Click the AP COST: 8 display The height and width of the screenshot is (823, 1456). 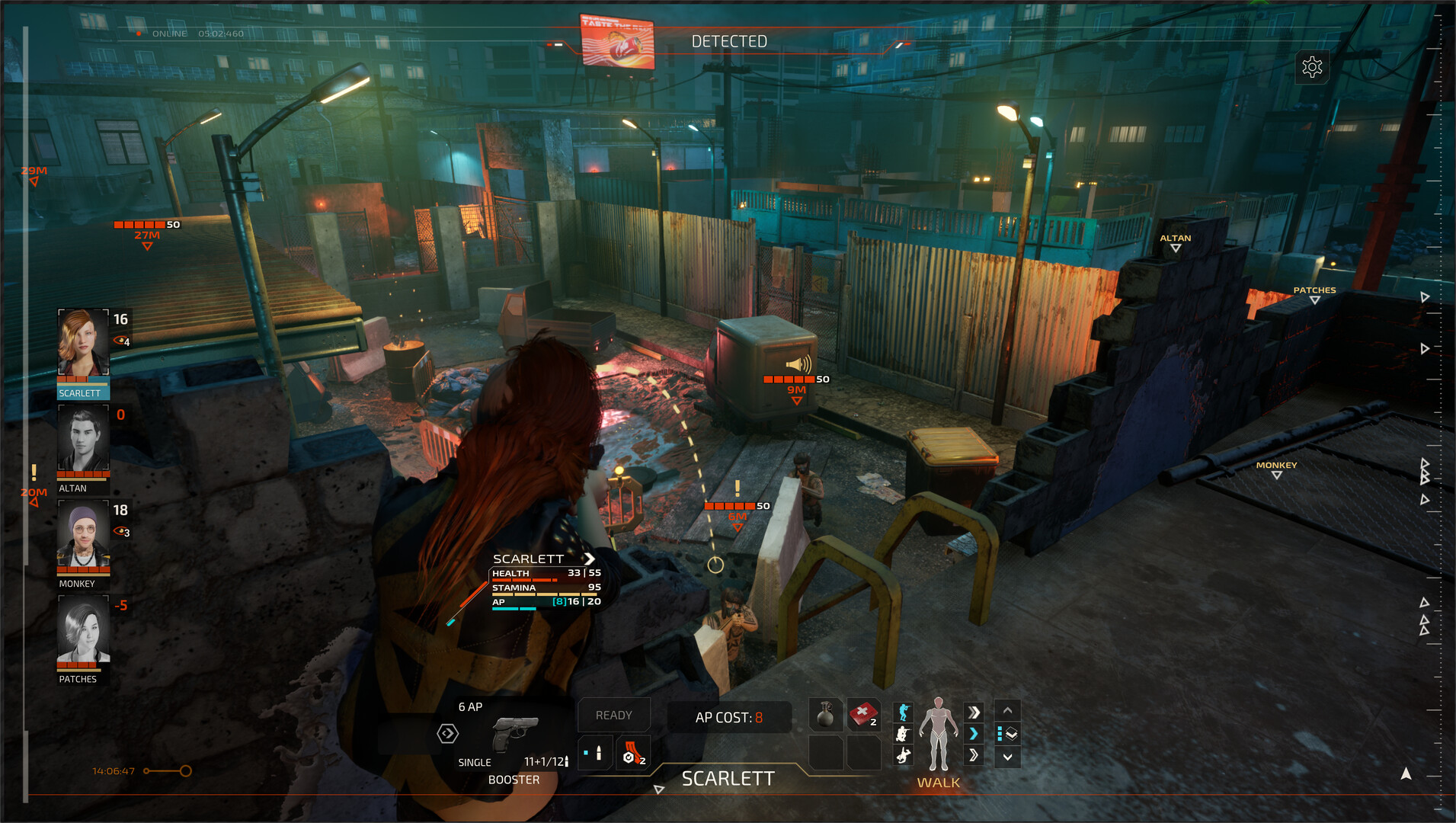pos(728,716)
